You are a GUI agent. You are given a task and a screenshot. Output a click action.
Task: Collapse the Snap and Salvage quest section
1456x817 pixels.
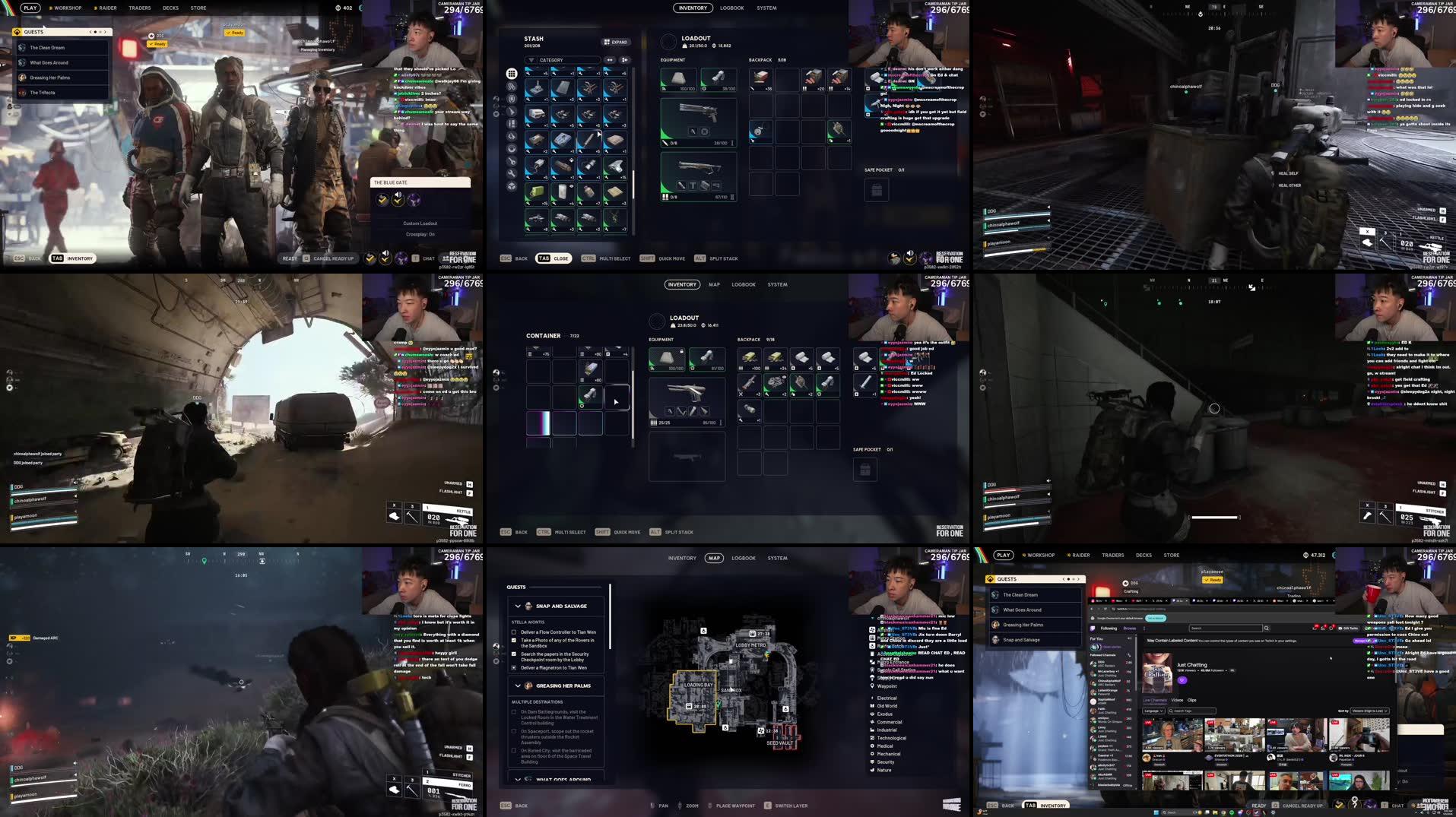(518, 606)
